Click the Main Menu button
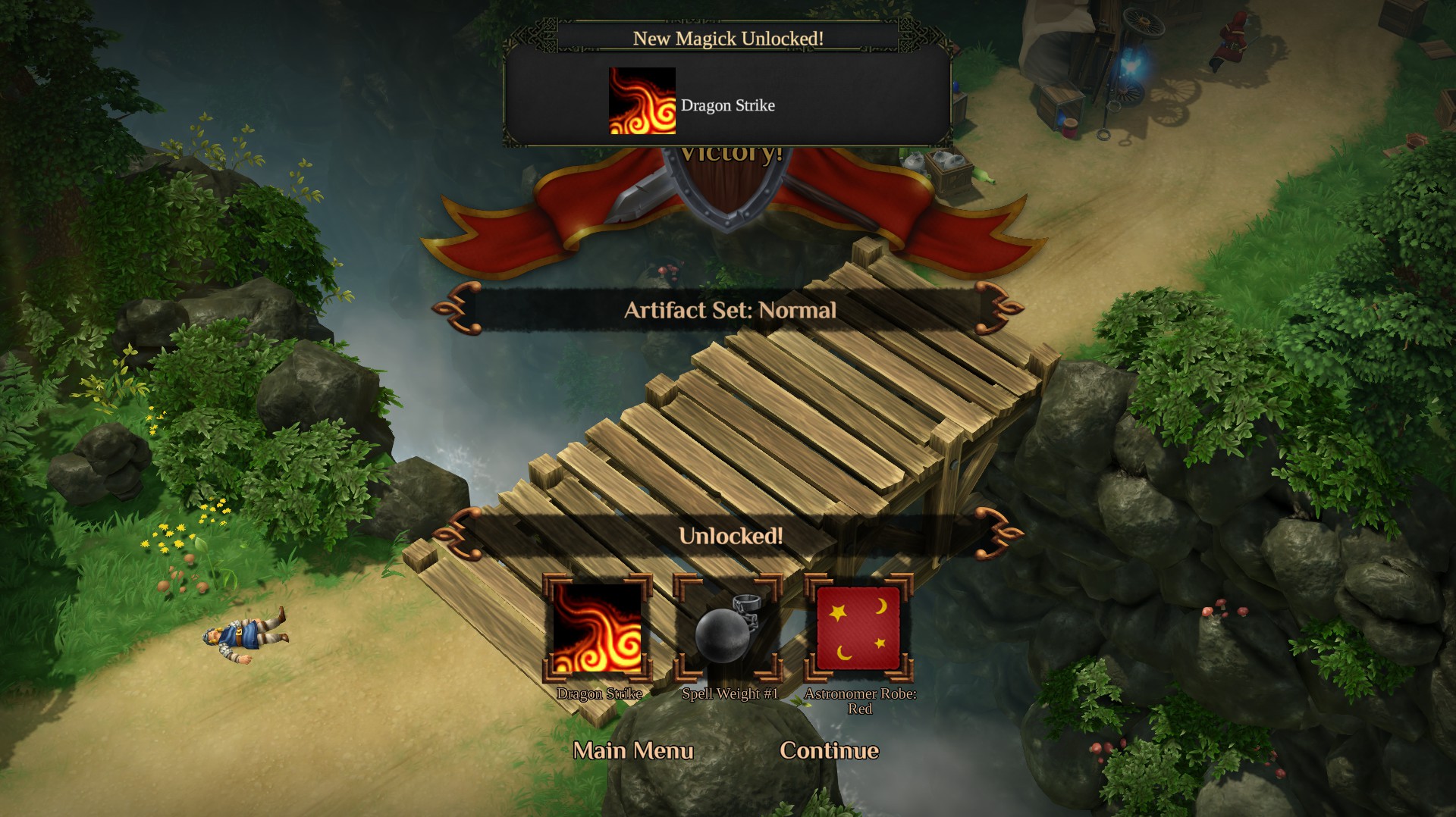 634,750
